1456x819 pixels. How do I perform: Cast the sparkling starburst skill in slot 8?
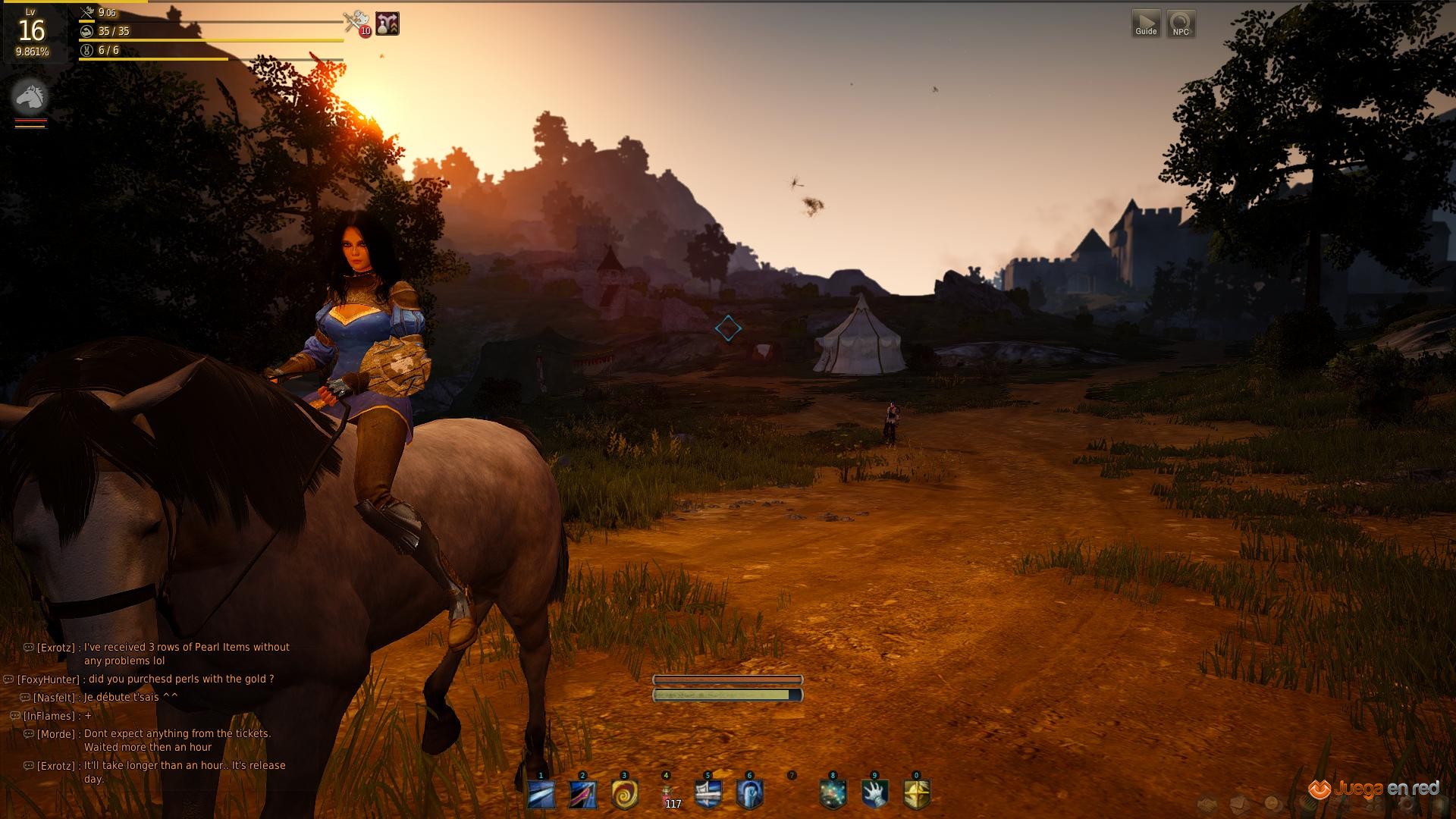pyautogui.click(x=833, y=795)
